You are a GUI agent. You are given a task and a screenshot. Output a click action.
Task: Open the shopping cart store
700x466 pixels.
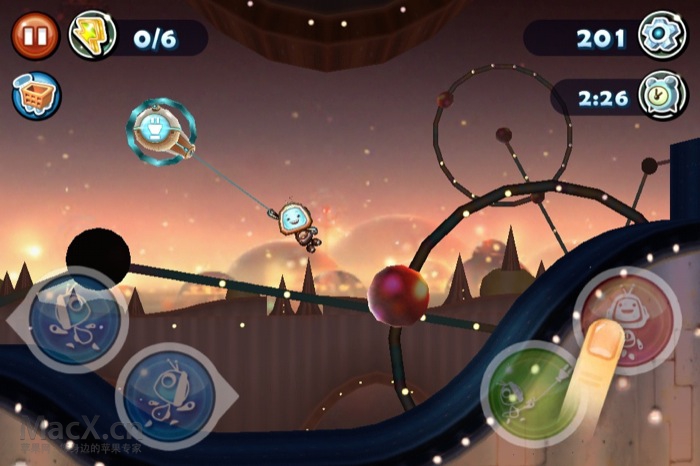[x=36, y=96]
